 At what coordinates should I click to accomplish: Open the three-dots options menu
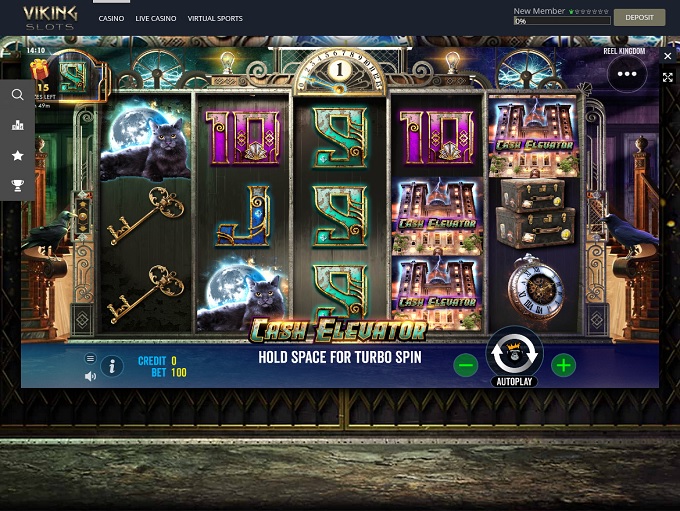[627, 73]
